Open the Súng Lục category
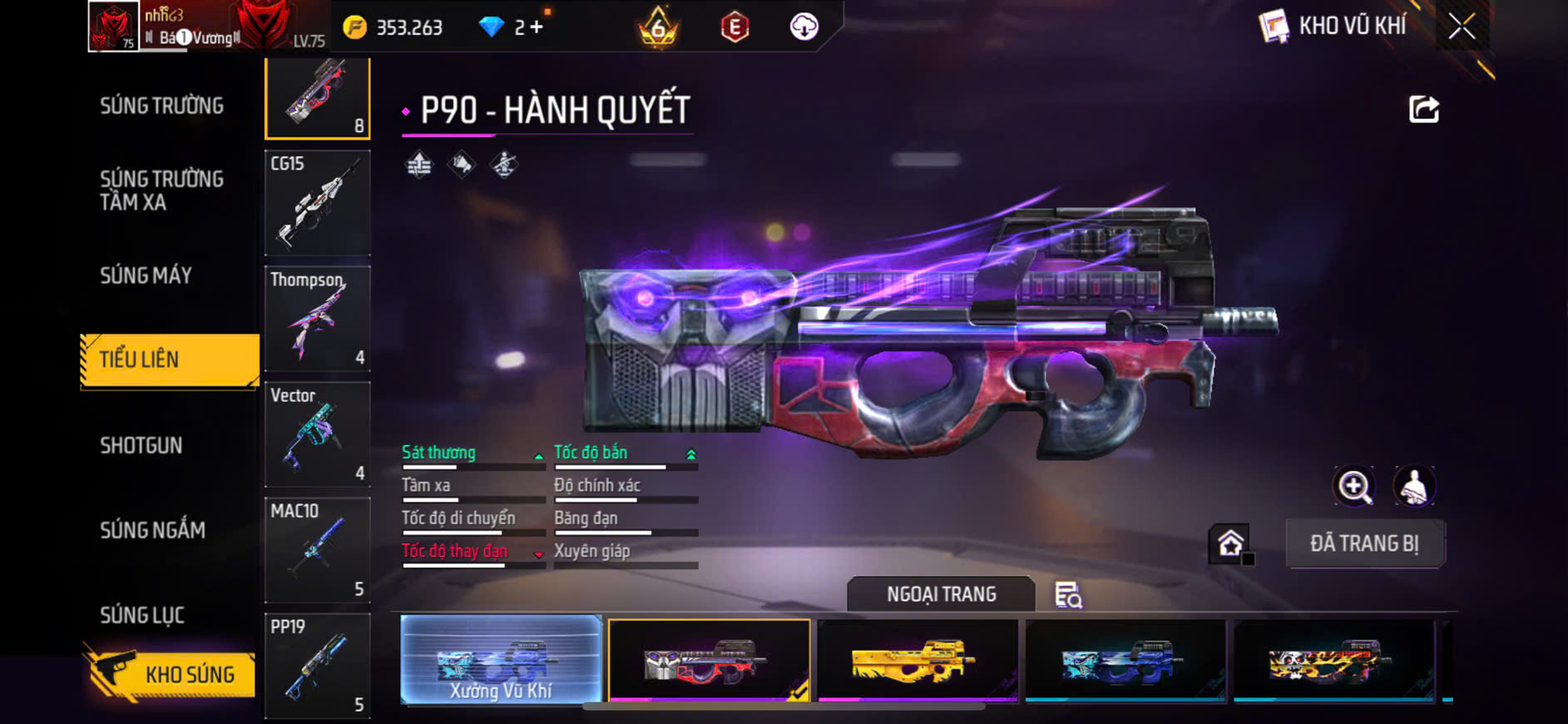This screenshot has width=1568, height=724. (x=142, y=615)
